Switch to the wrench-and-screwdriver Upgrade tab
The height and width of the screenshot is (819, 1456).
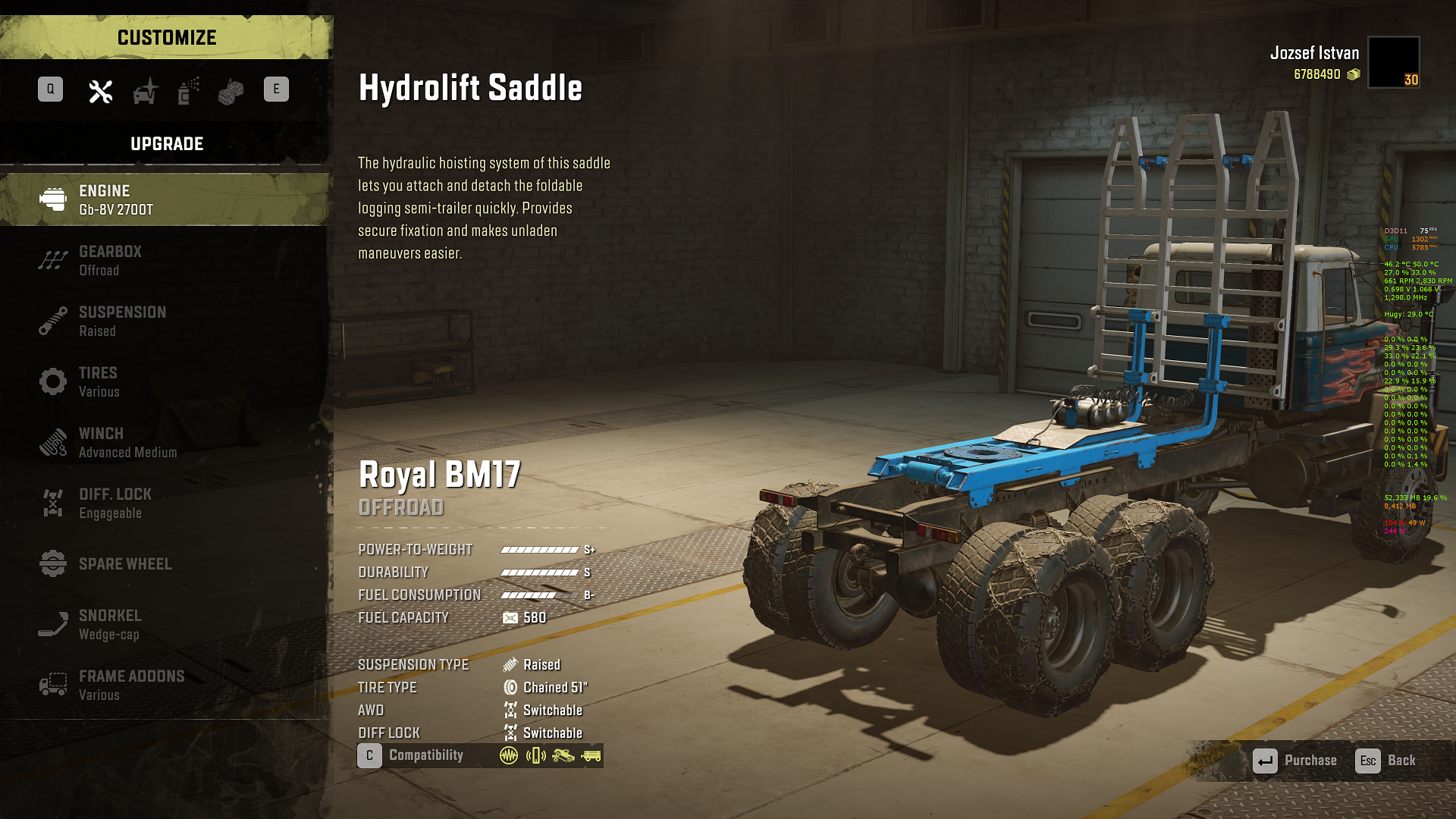(101, 91)
